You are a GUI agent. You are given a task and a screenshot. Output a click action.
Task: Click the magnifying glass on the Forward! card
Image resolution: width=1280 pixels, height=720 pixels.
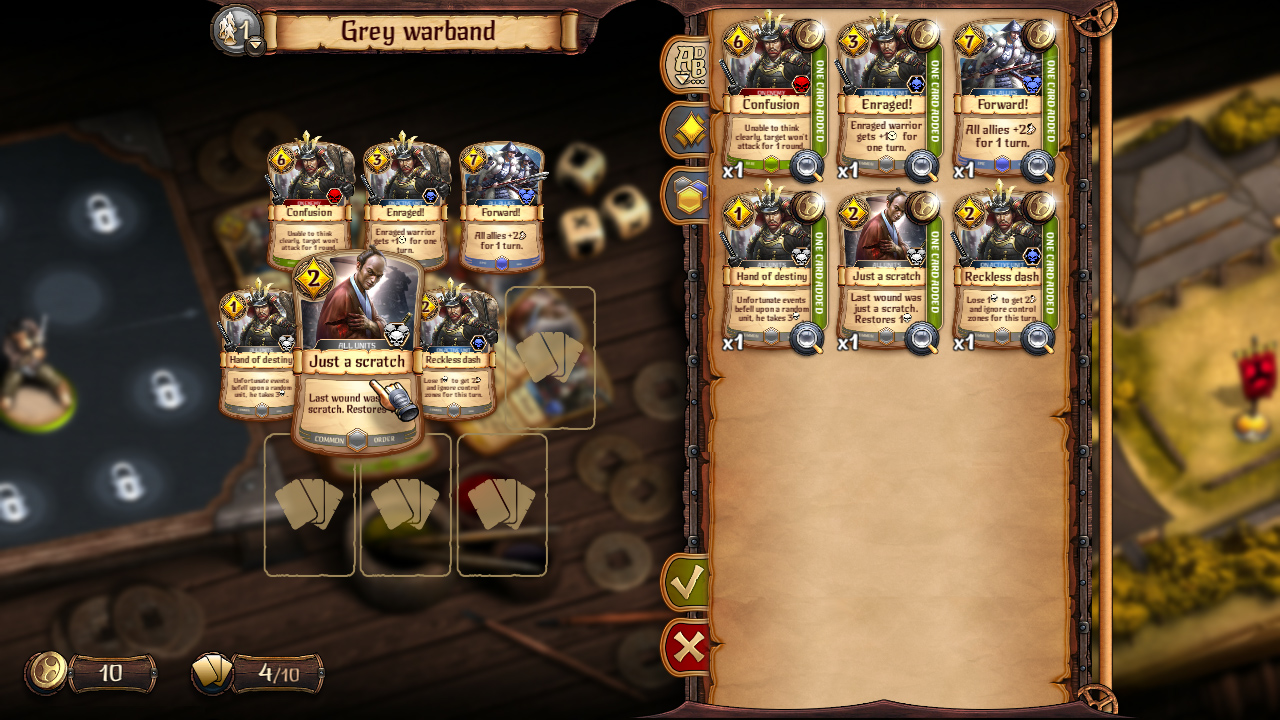(1038, 168)
